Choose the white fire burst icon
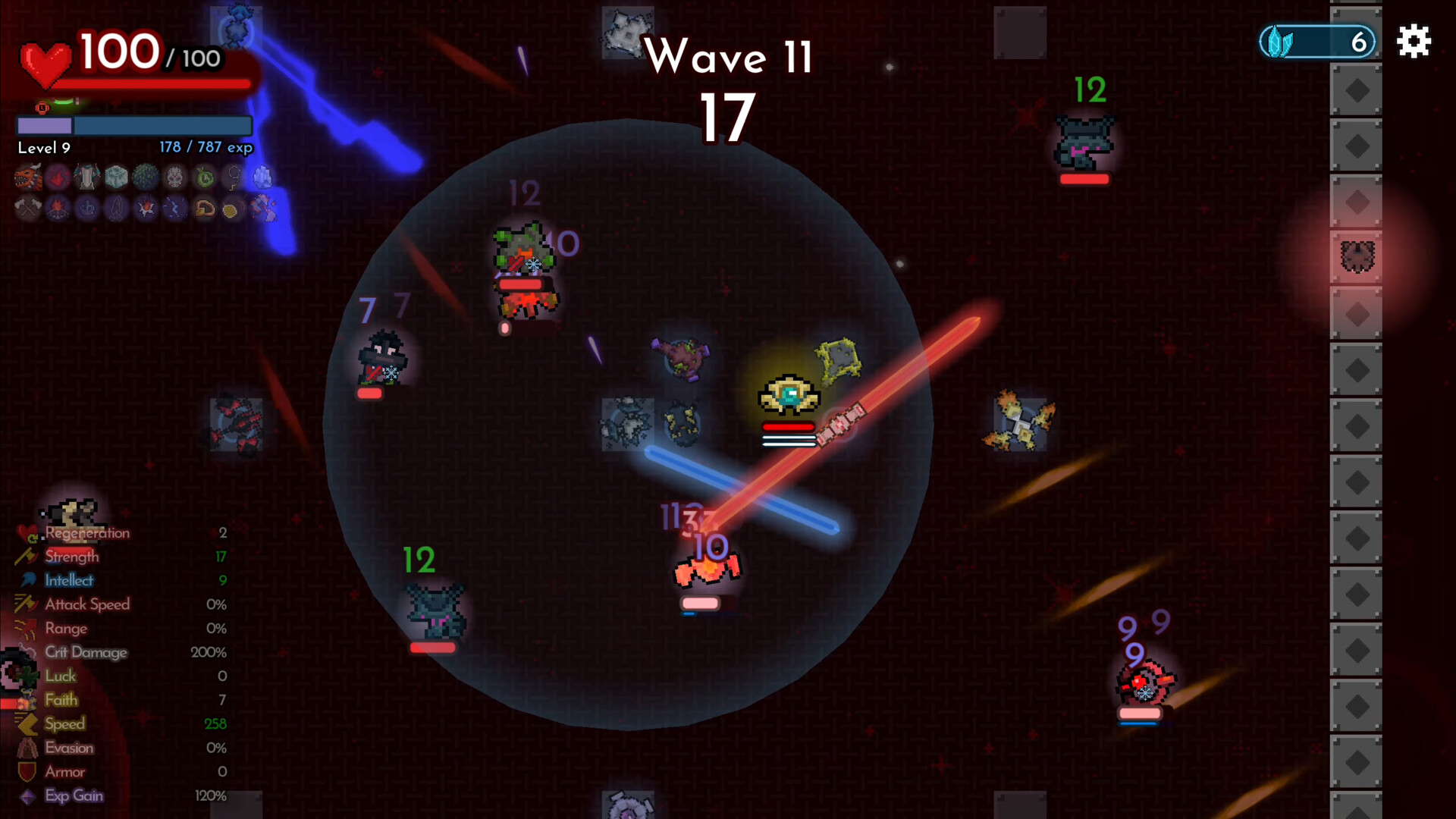Image resolution: width=1456 pixels, height=819 pixels. point(146,208)
